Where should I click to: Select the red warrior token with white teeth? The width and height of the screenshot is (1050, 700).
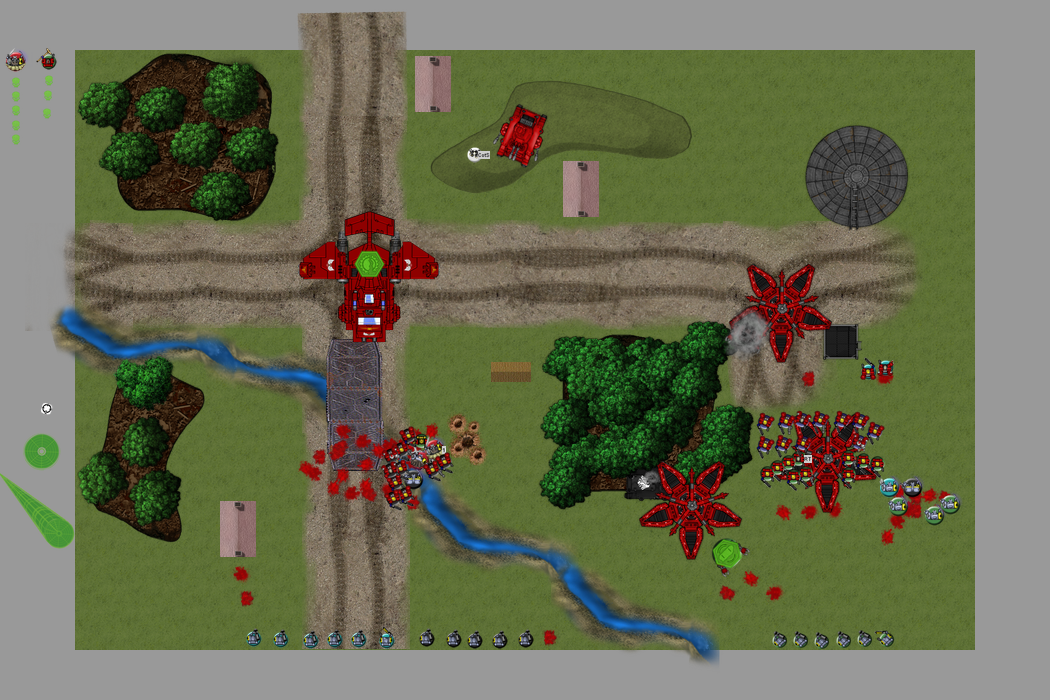tap(15, 60)
